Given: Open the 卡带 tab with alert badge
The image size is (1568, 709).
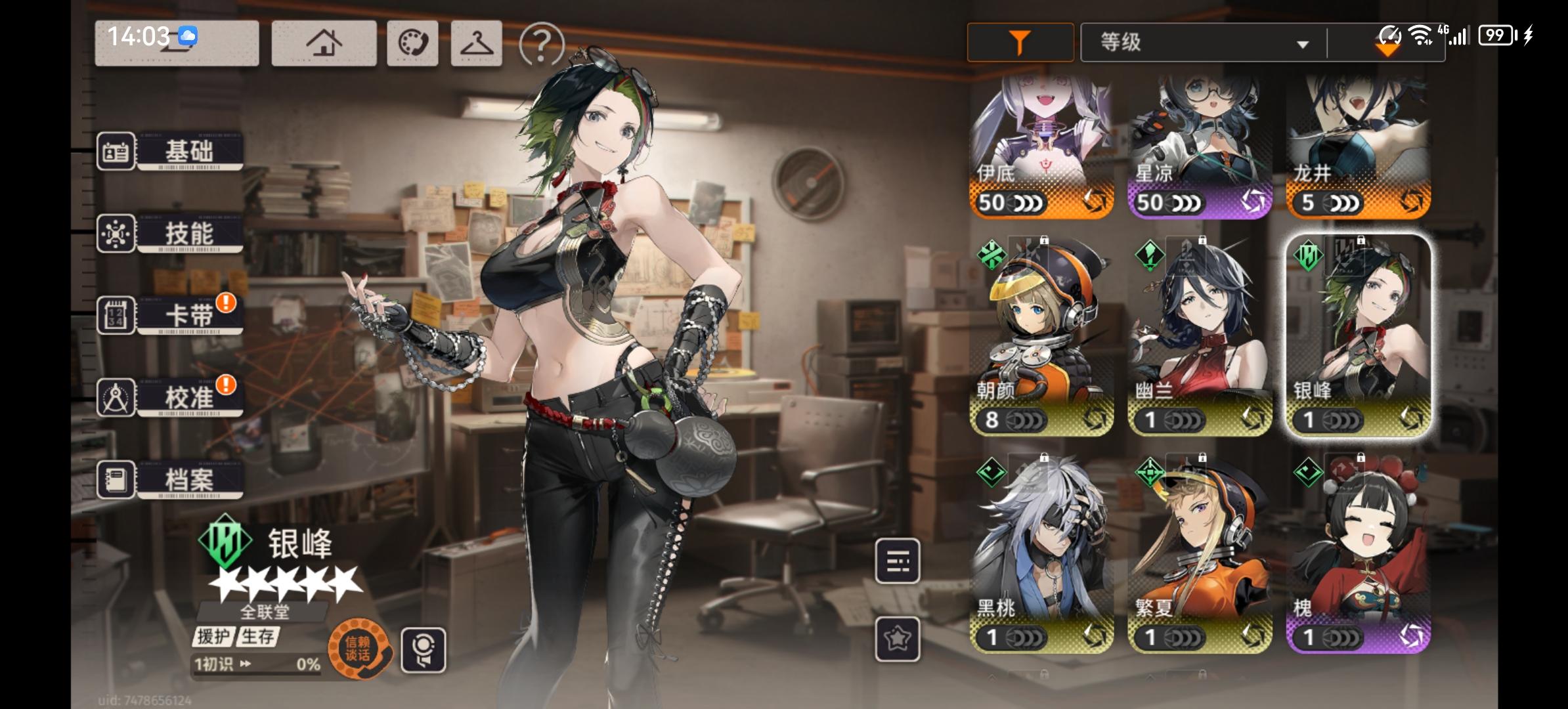Looking at the screenshot, I should tap(186, 315).
